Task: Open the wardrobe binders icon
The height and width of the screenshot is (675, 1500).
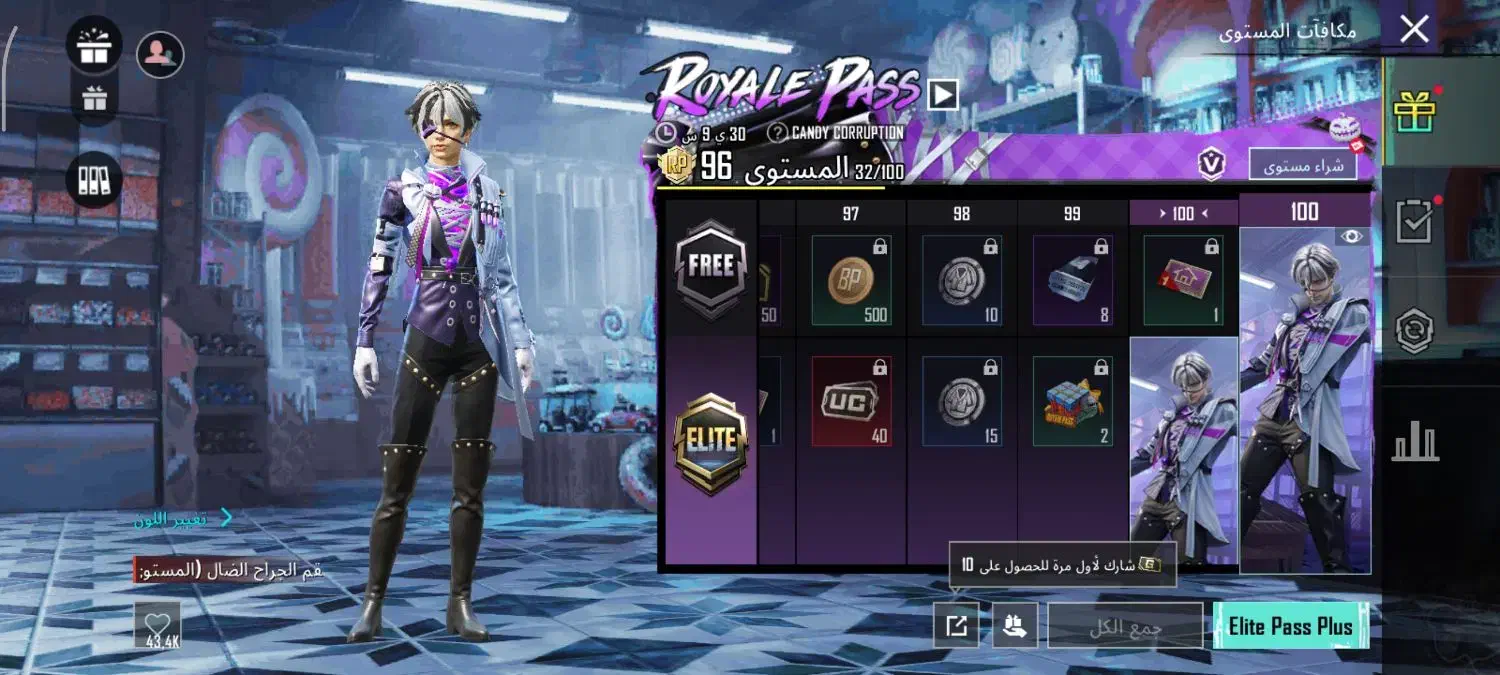Action: (94, 181)
